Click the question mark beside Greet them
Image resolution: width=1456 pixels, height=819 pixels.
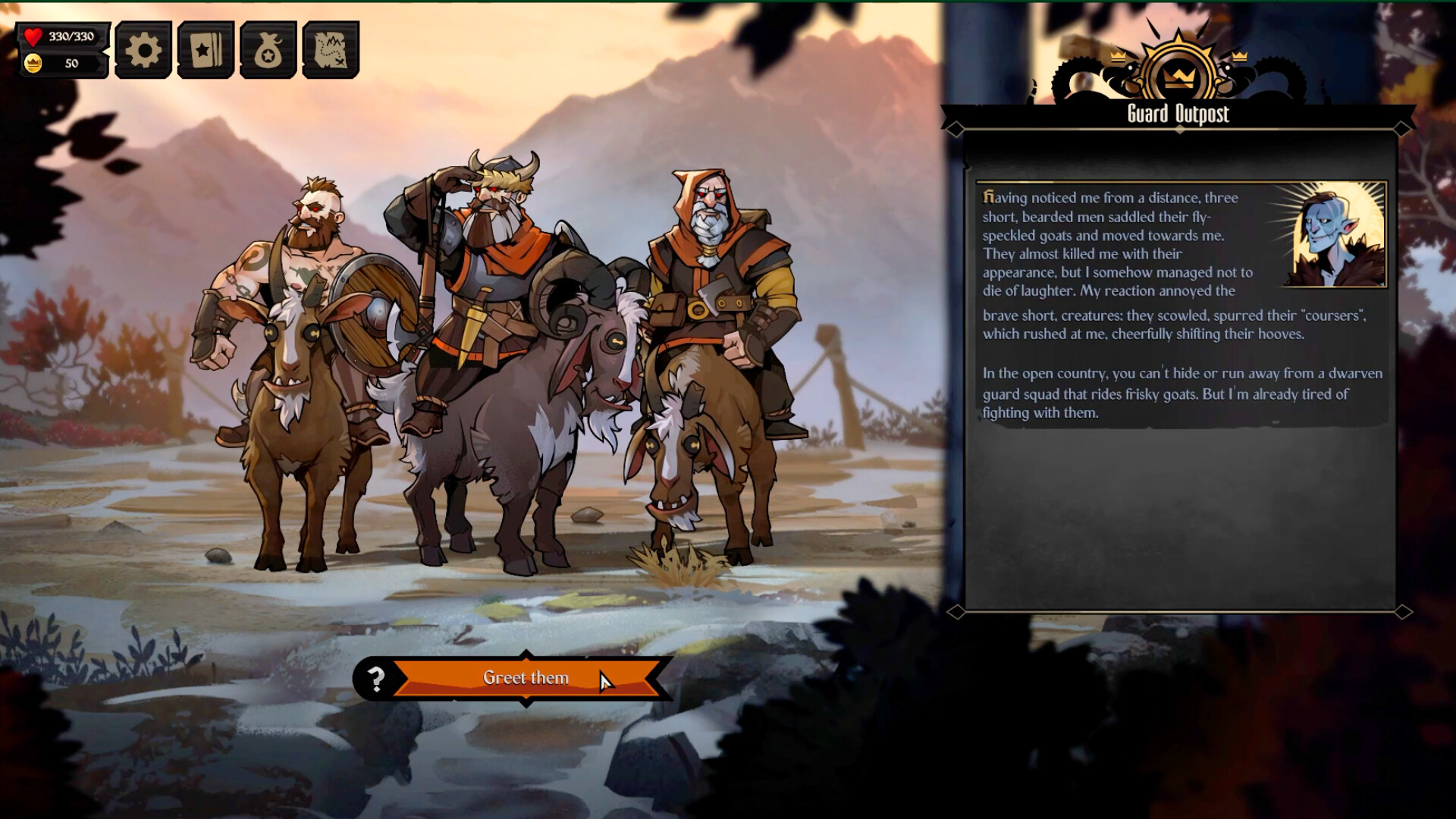pyautogui.click(x=375, y=679)
